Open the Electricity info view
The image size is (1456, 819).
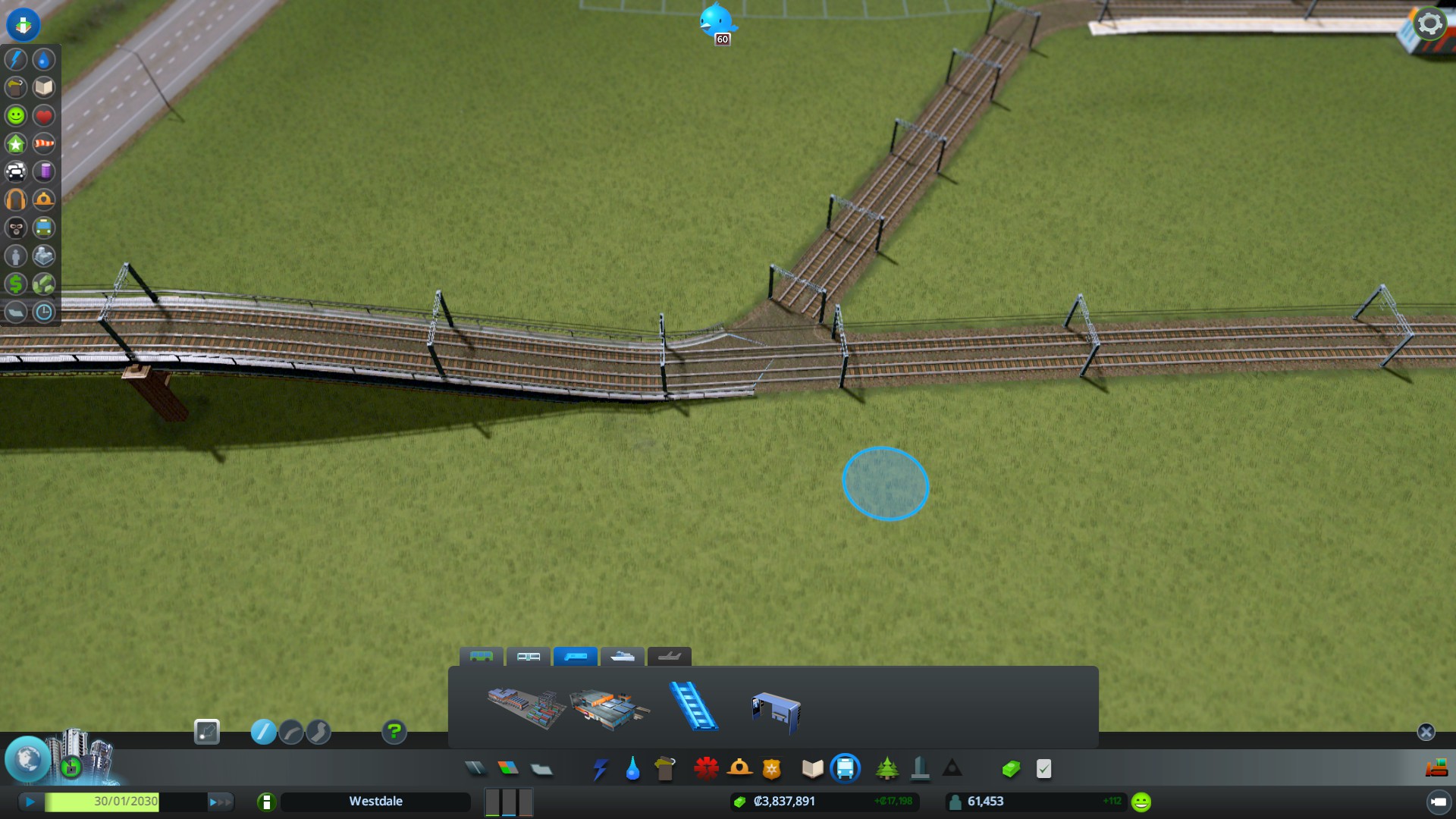14,60
